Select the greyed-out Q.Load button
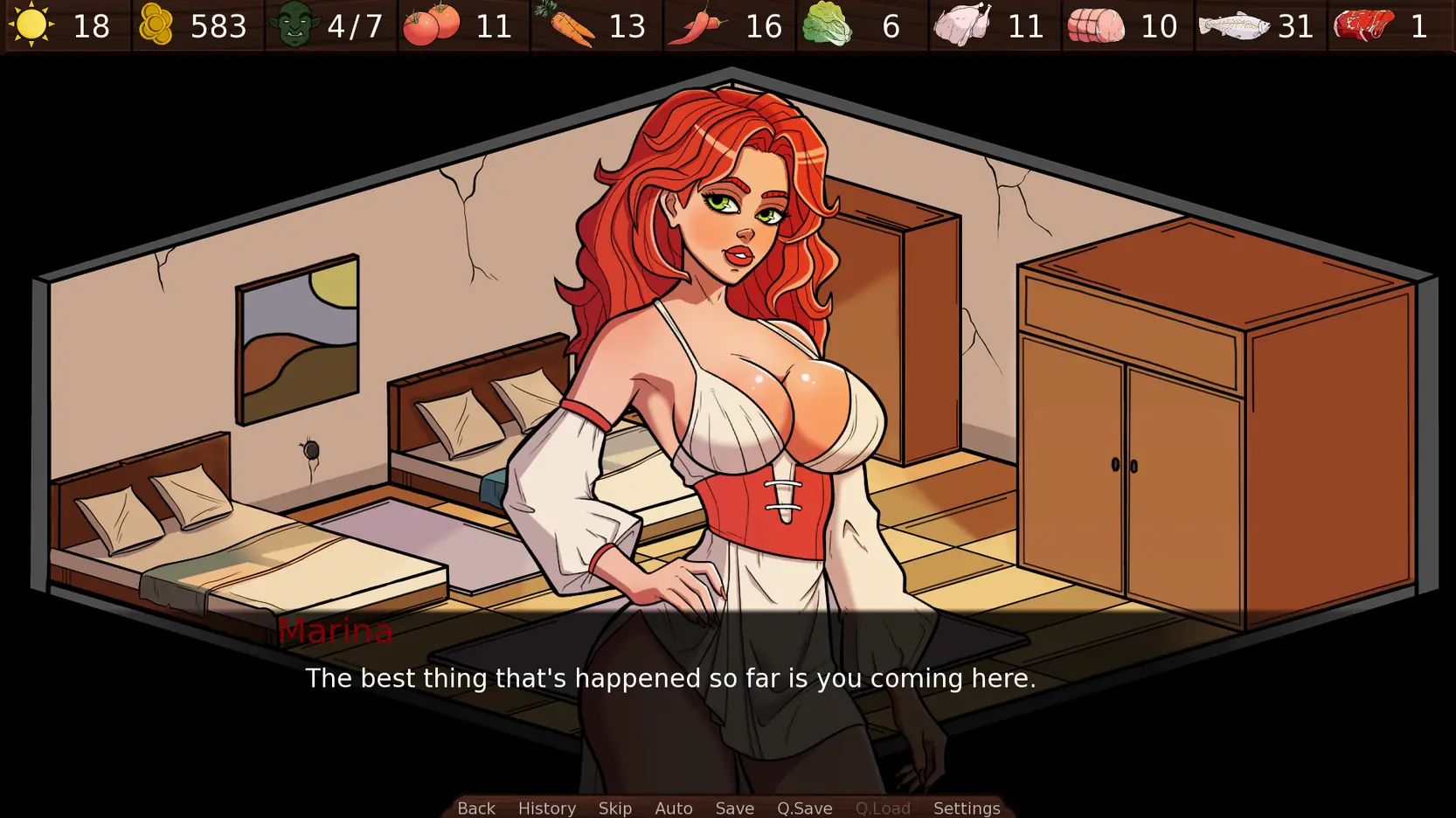 (x=883, y=808)
